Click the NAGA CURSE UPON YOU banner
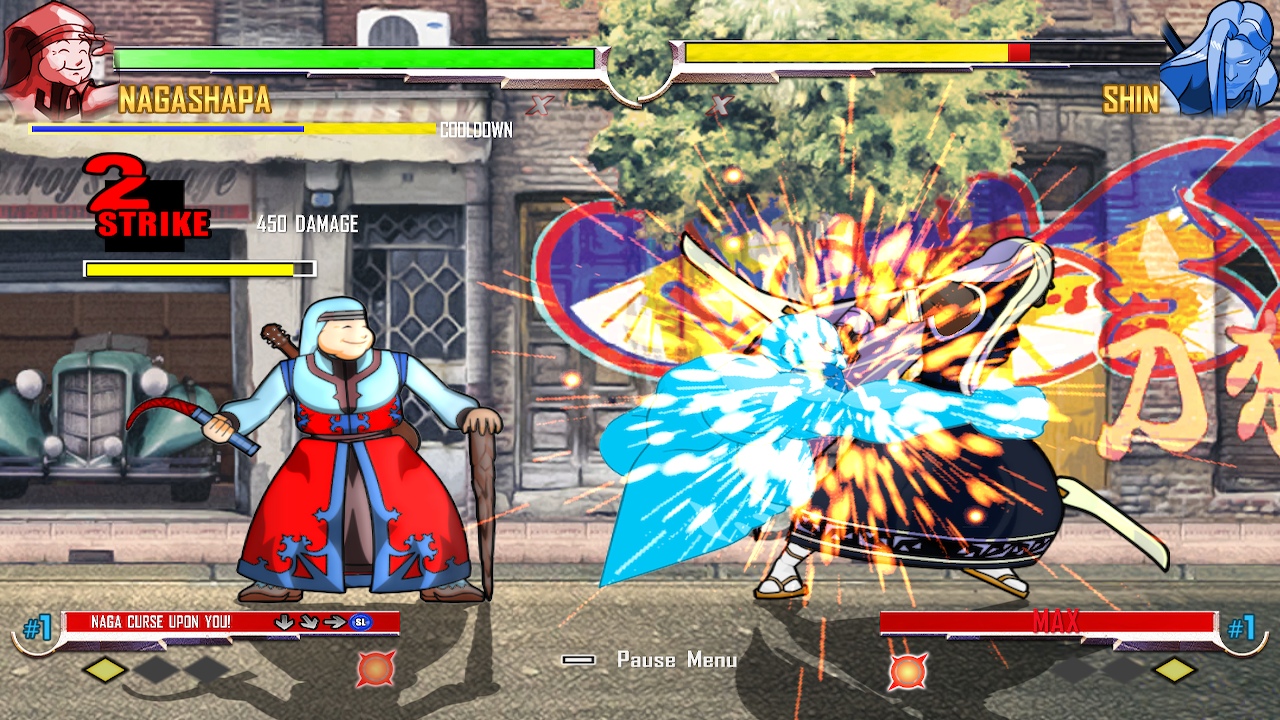Screen dimensions: 1280x720 (160, 622)
